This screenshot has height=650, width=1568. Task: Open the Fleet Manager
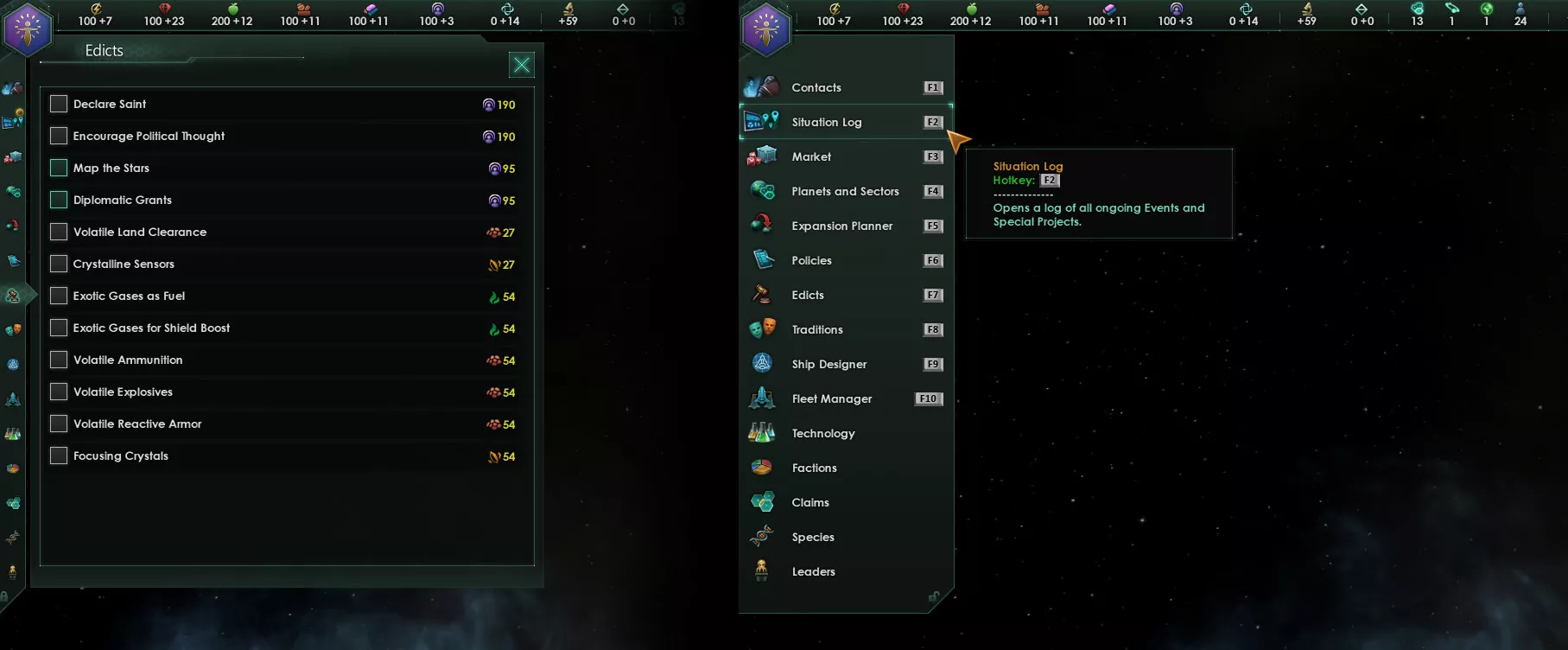click(x=831, y=398)
